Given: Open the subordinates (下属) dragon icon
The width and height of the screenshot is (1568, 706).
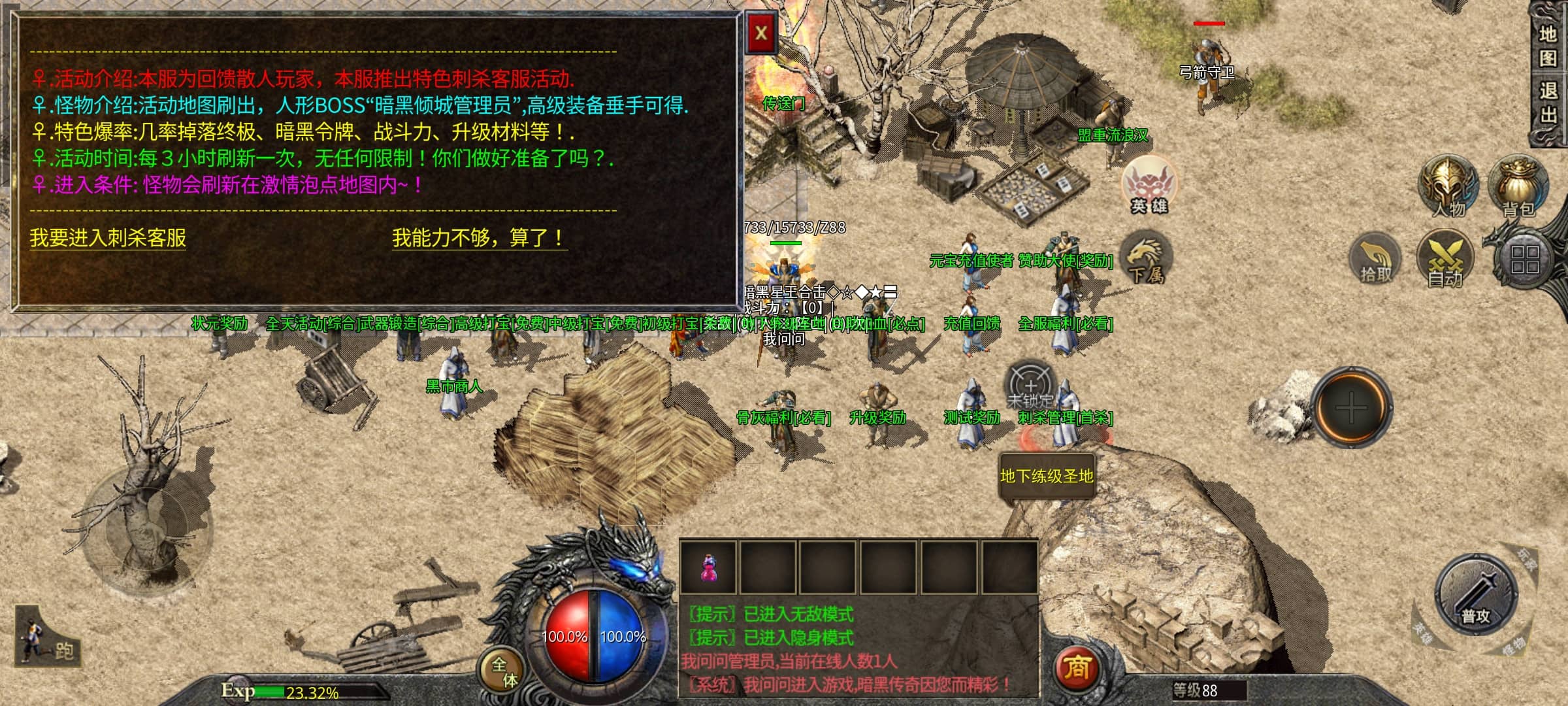Looking at the screenshot, I should (1146, 259).
